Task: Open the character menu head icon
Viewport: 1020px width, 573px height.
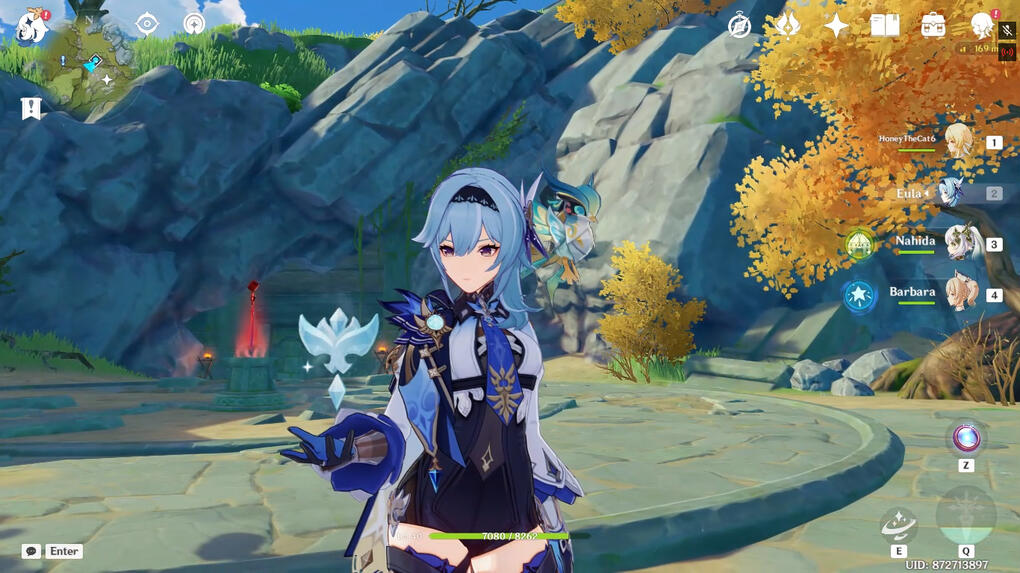Action: pyautogui.click(x=983, y=26)
